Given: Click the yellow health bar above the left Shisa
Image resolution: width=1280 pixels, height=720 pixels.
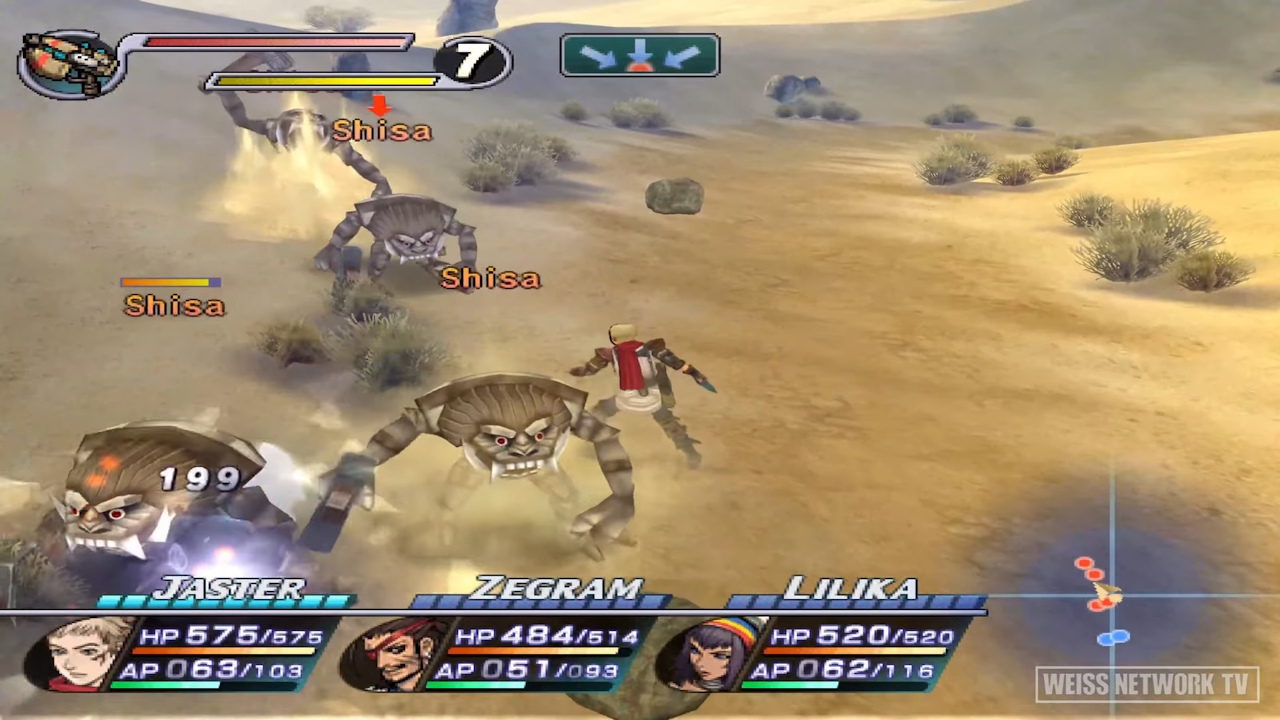Looking at the screenshot, I should coord(170,283).
